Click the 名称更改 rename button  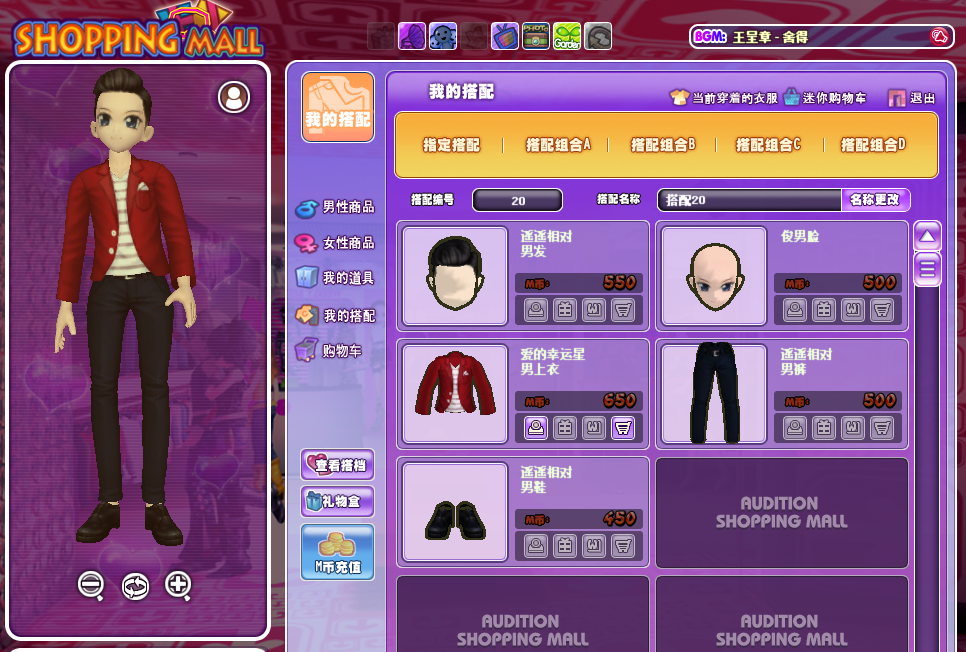coord(875,200)
